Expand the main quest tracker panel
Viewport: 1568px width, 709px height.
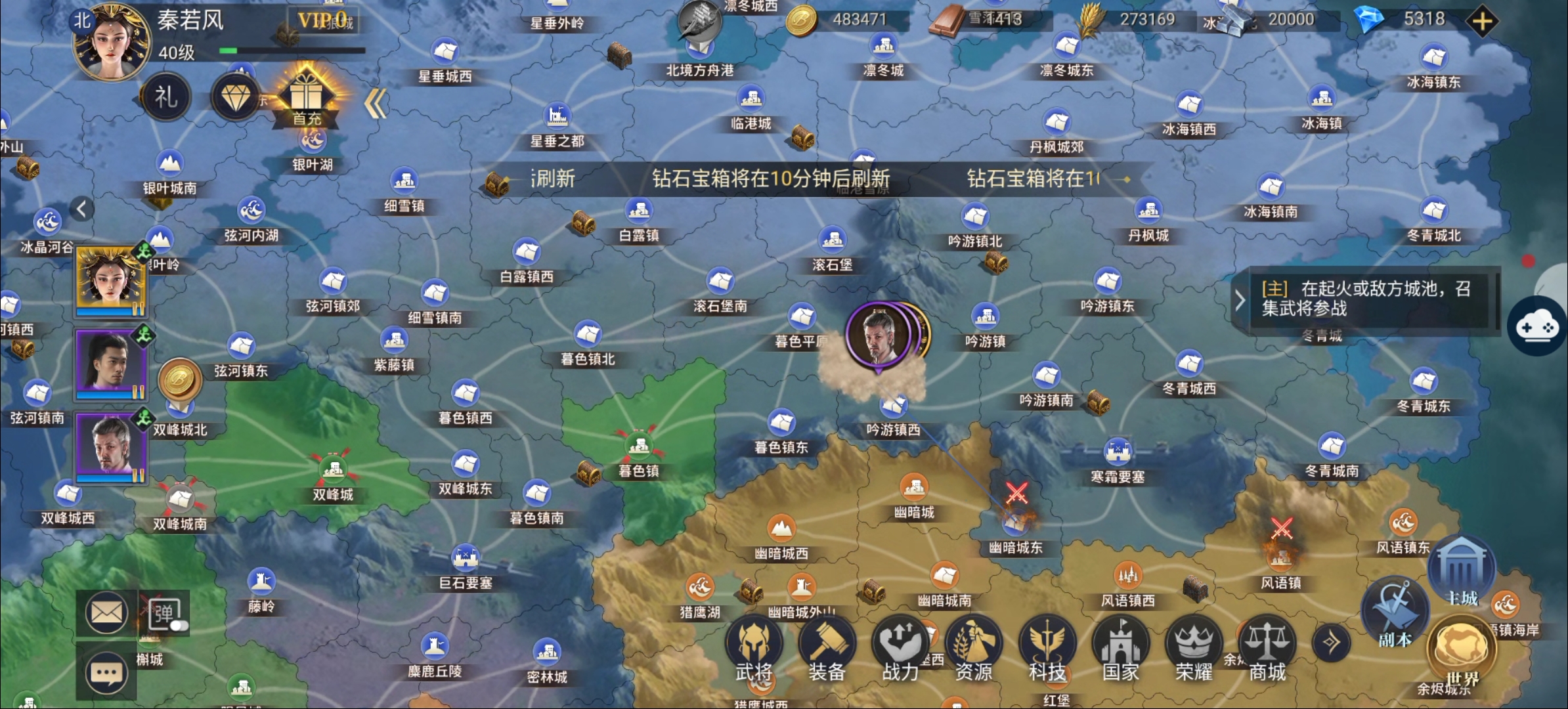coord(1240,301)
